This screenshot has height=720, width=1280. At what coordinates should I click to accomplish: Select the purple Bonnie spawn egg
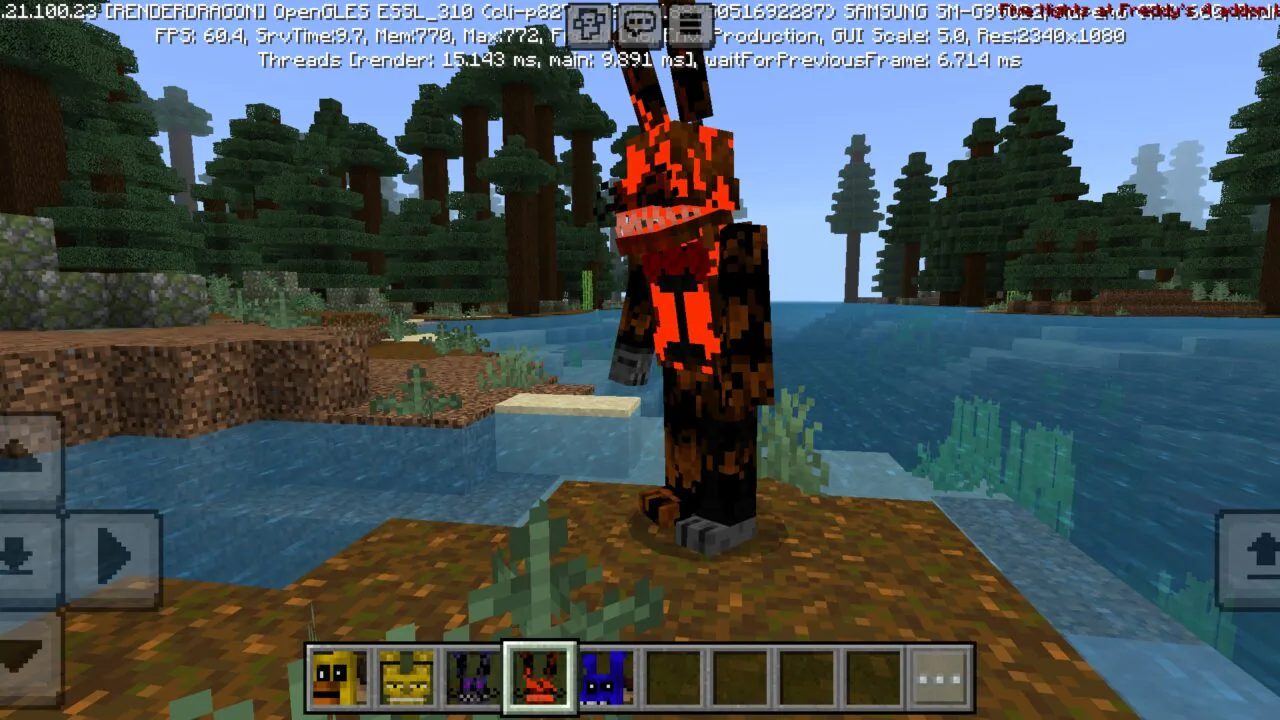(473, 677)
